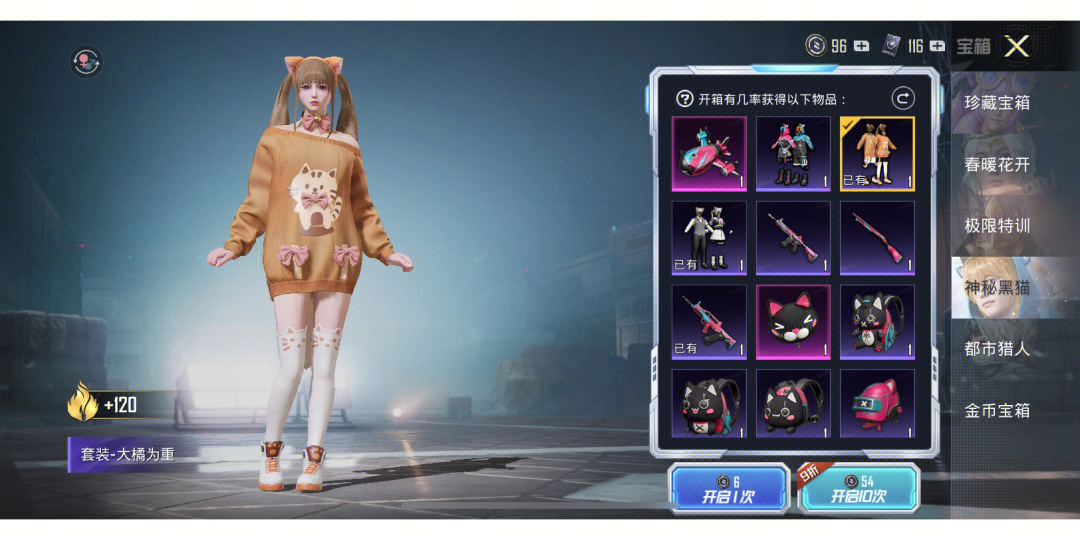Preview the black cat face mask reward
The image size is (1080, 540).
click(793, 321)
